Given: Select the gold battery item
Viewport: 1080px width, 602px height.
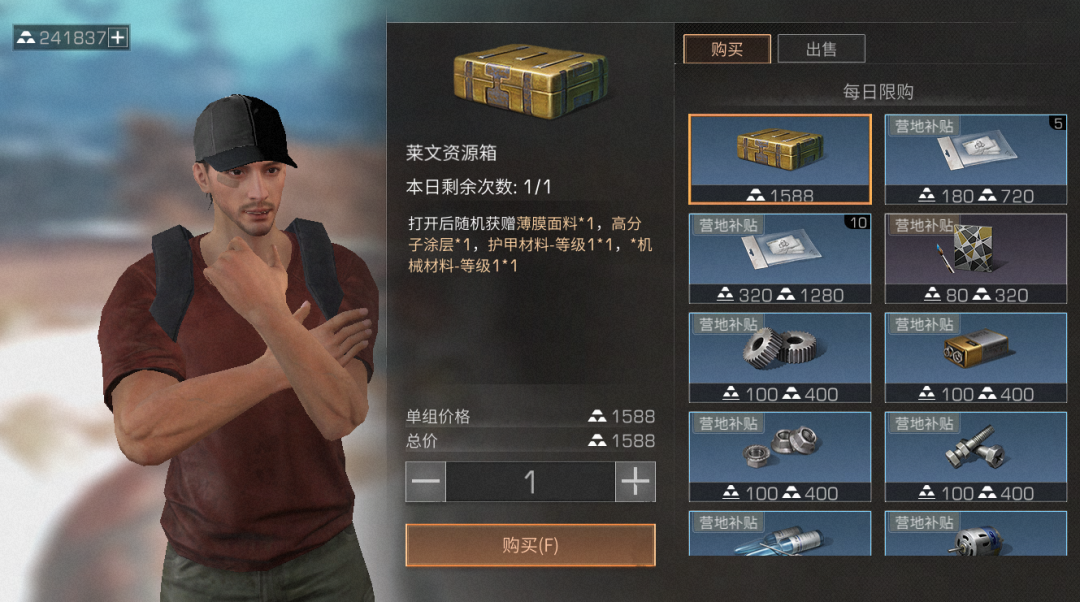Looking at the screenshot, I should click(975, 357).
